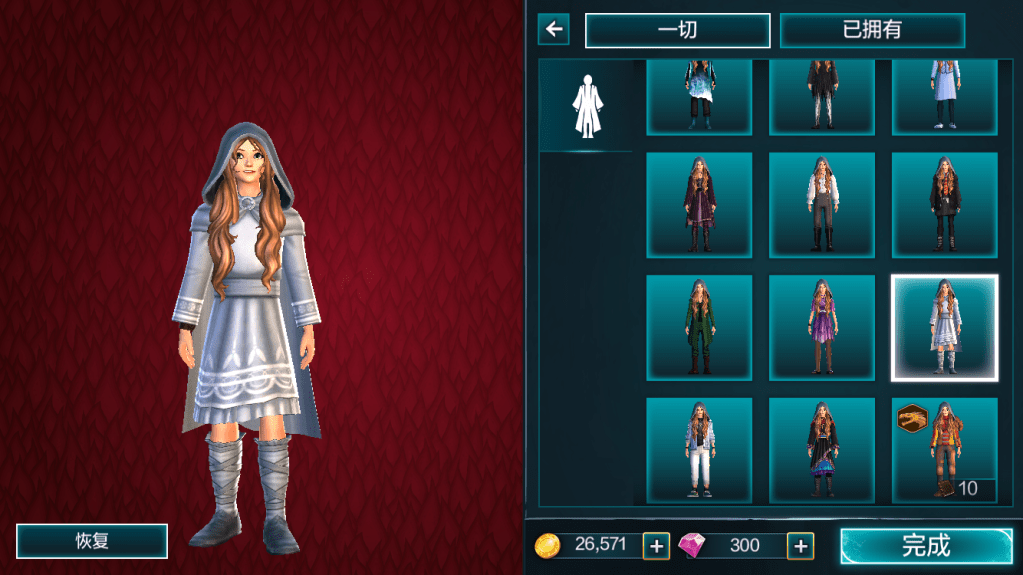Select the purple dress outfit
1023x575 pixels.
click(x=821, y=328)
